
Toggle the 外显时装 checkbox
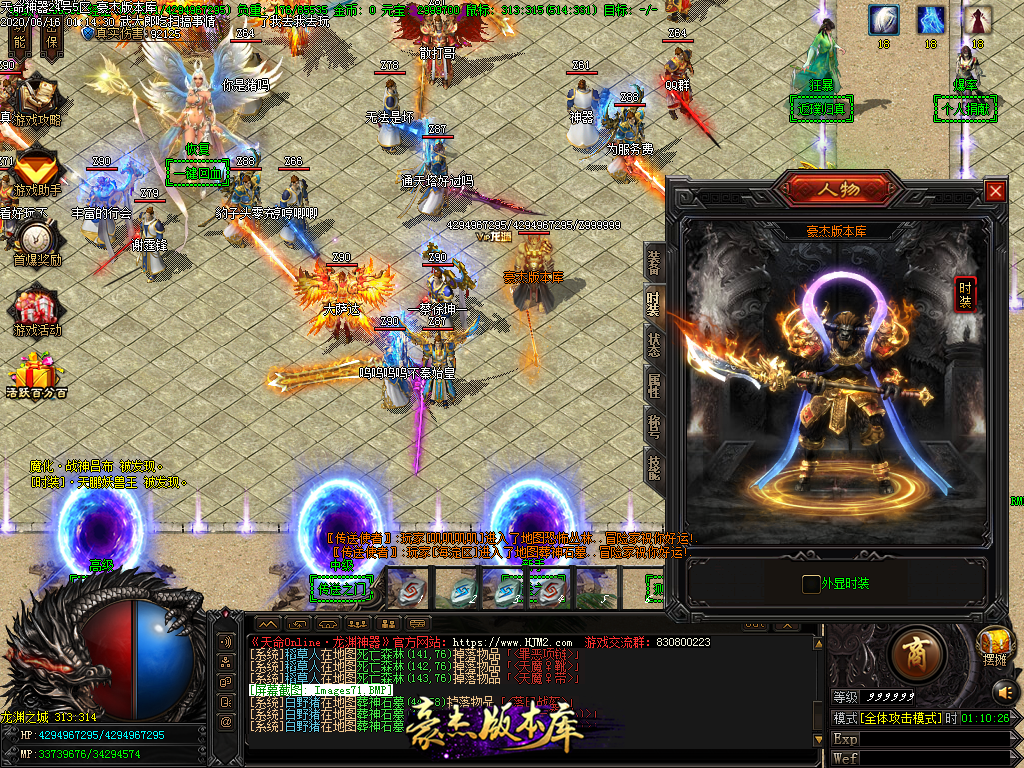pyautogui.click(x=811, y=584)
